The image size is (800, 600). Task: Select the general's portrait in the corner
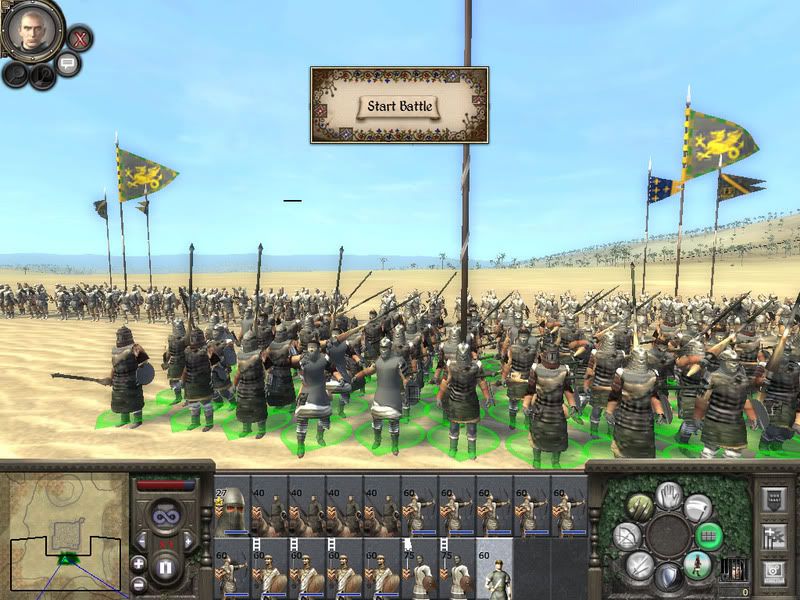tap(32, 32)
